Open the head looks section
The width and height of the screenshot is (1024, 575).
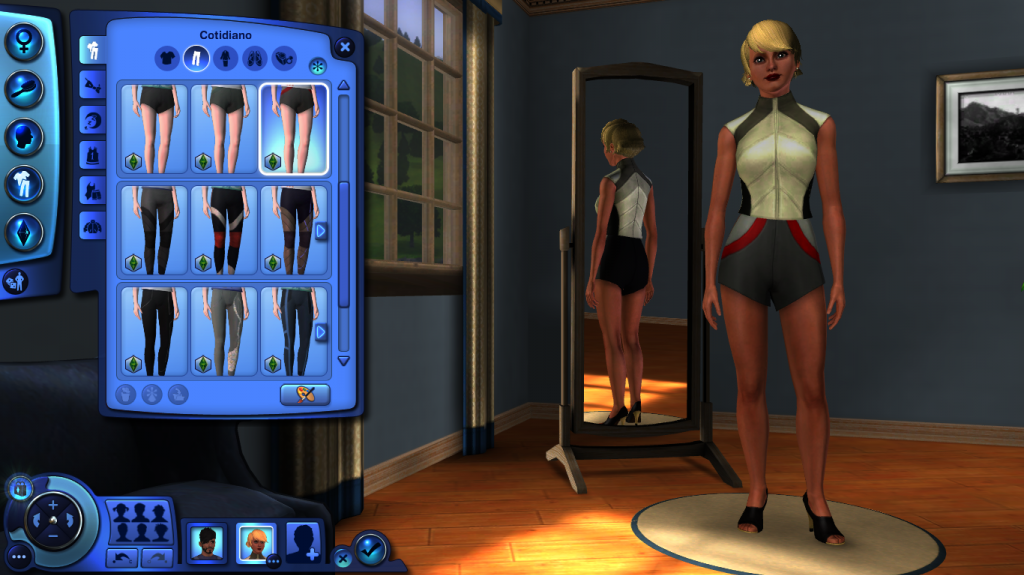point(23,137)
